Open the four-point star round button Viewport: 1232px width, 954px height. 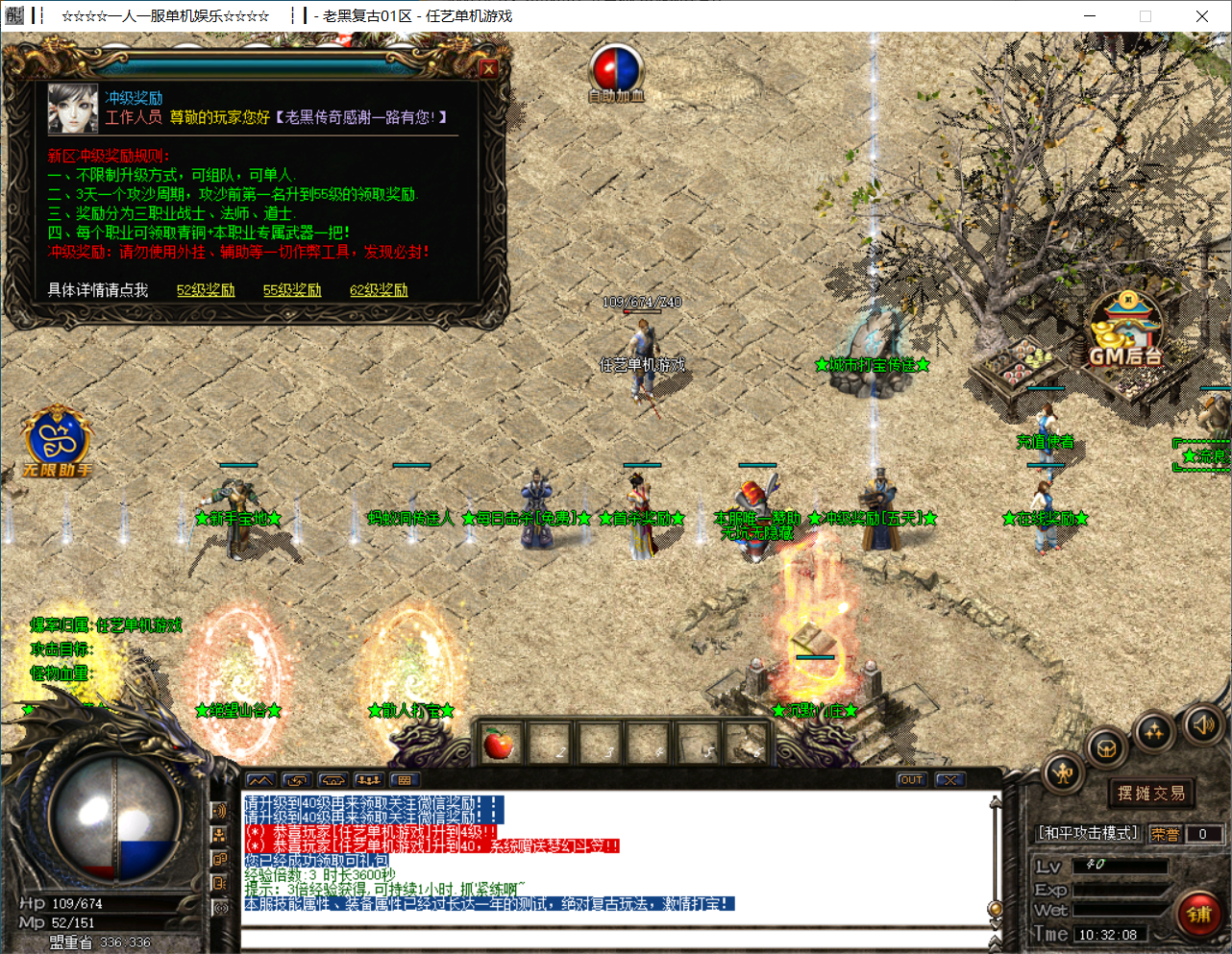point(1153,733)
